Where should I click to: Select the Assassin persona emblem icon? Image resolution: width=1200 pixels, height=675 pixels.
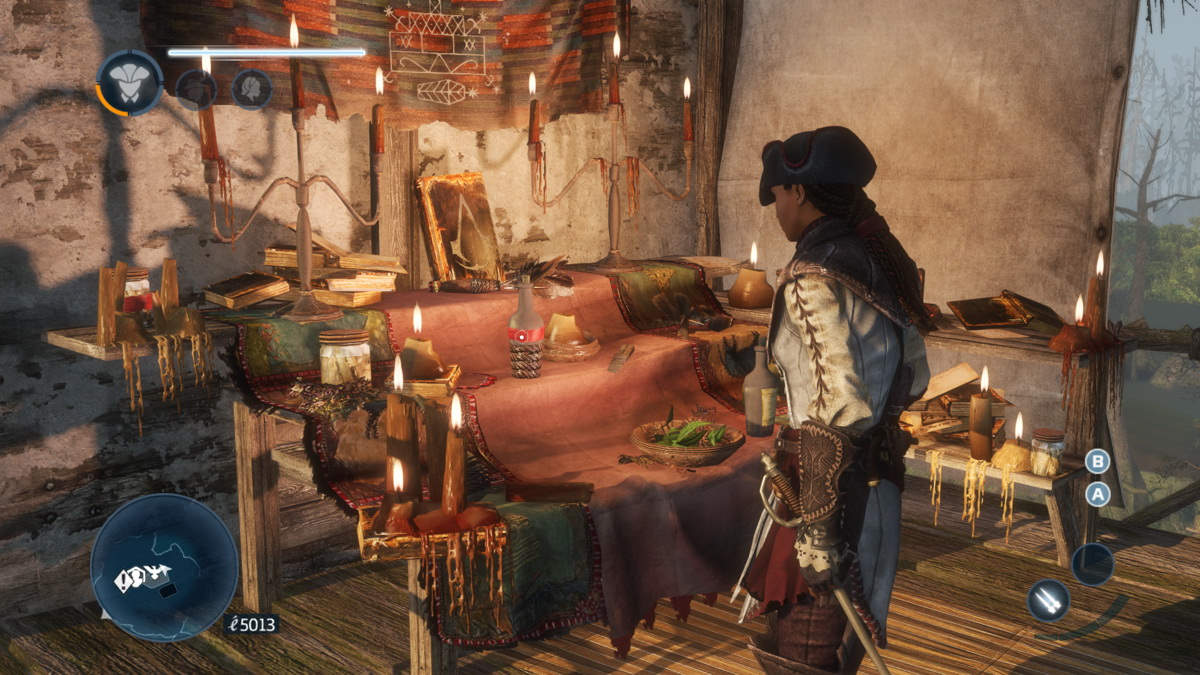pos(130,83)
